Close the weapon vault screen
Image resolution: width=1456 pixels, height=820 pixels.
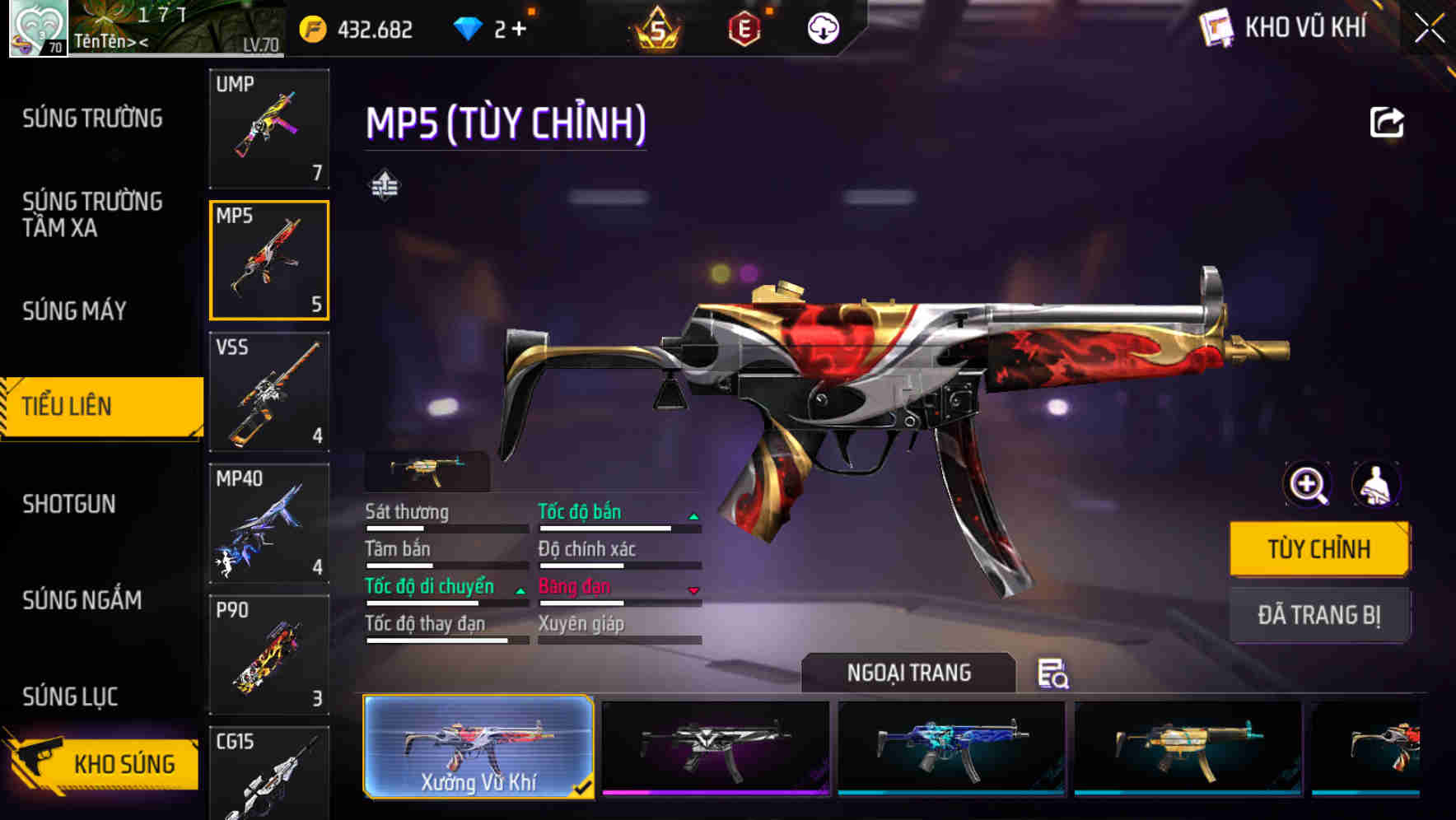pos(1429,29)
